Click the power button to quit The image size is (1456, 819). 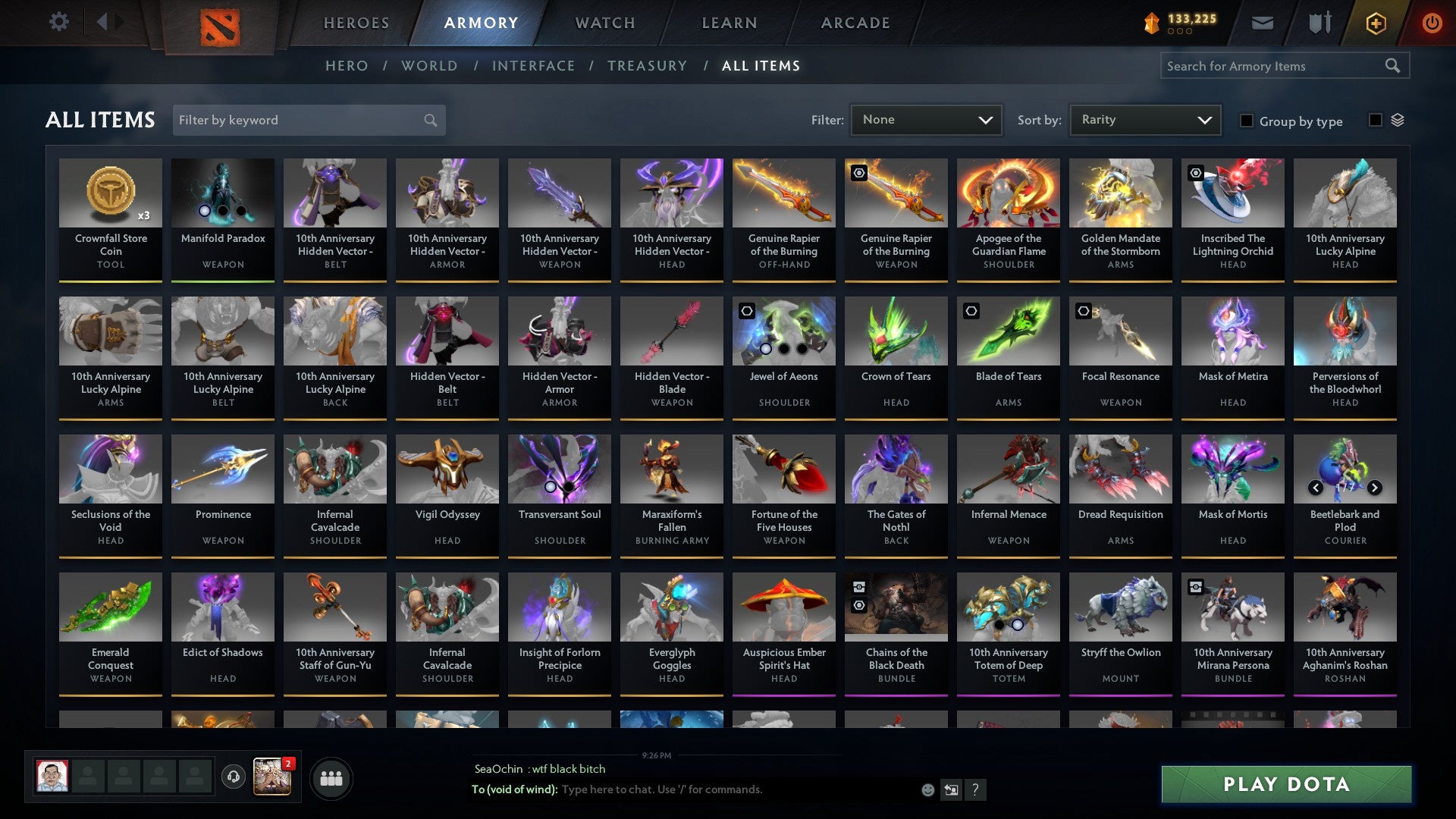(1432, 23)
